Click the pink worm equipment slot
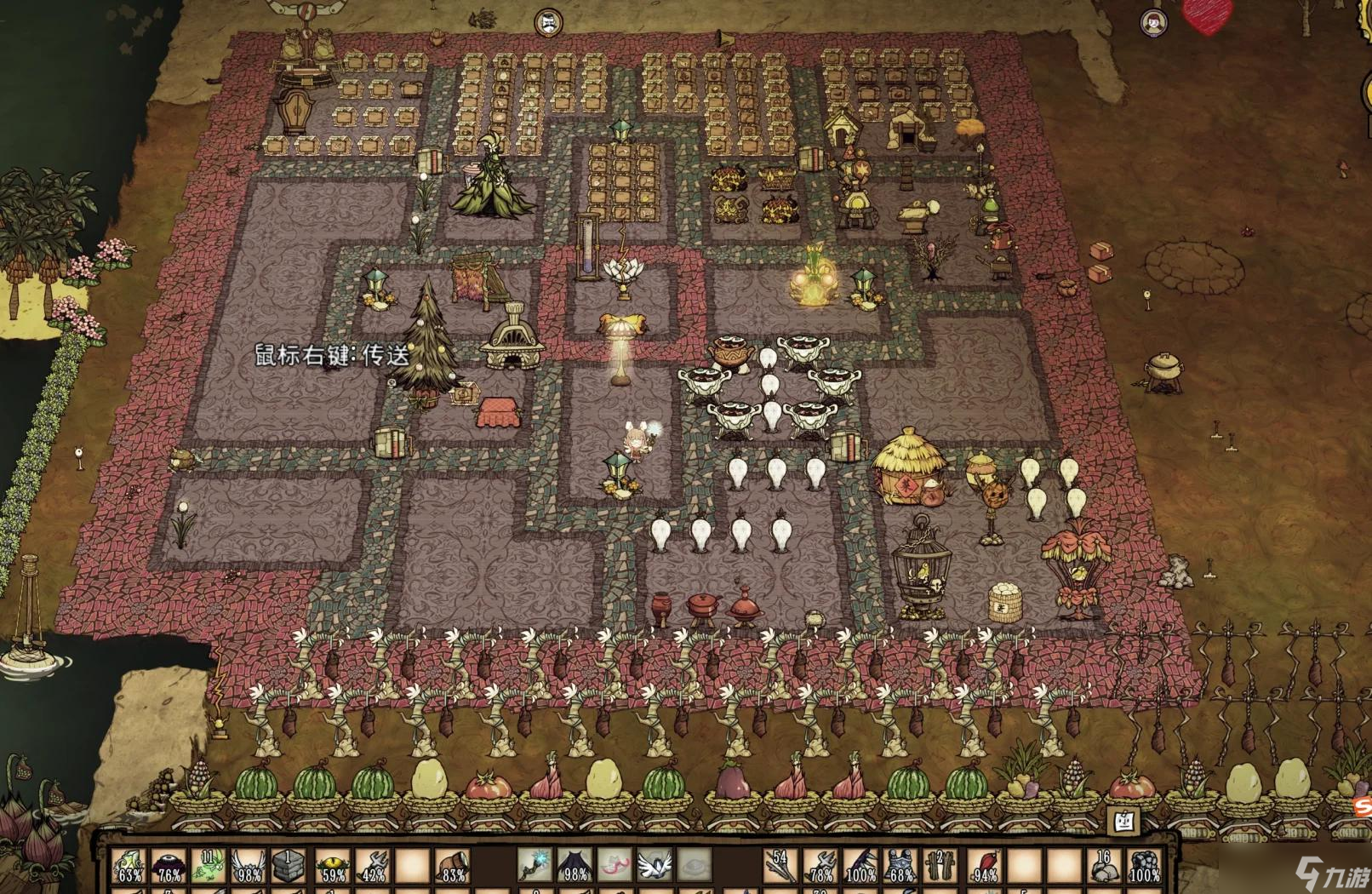This screenshot has height=894, width=1372. coord(615,866)
